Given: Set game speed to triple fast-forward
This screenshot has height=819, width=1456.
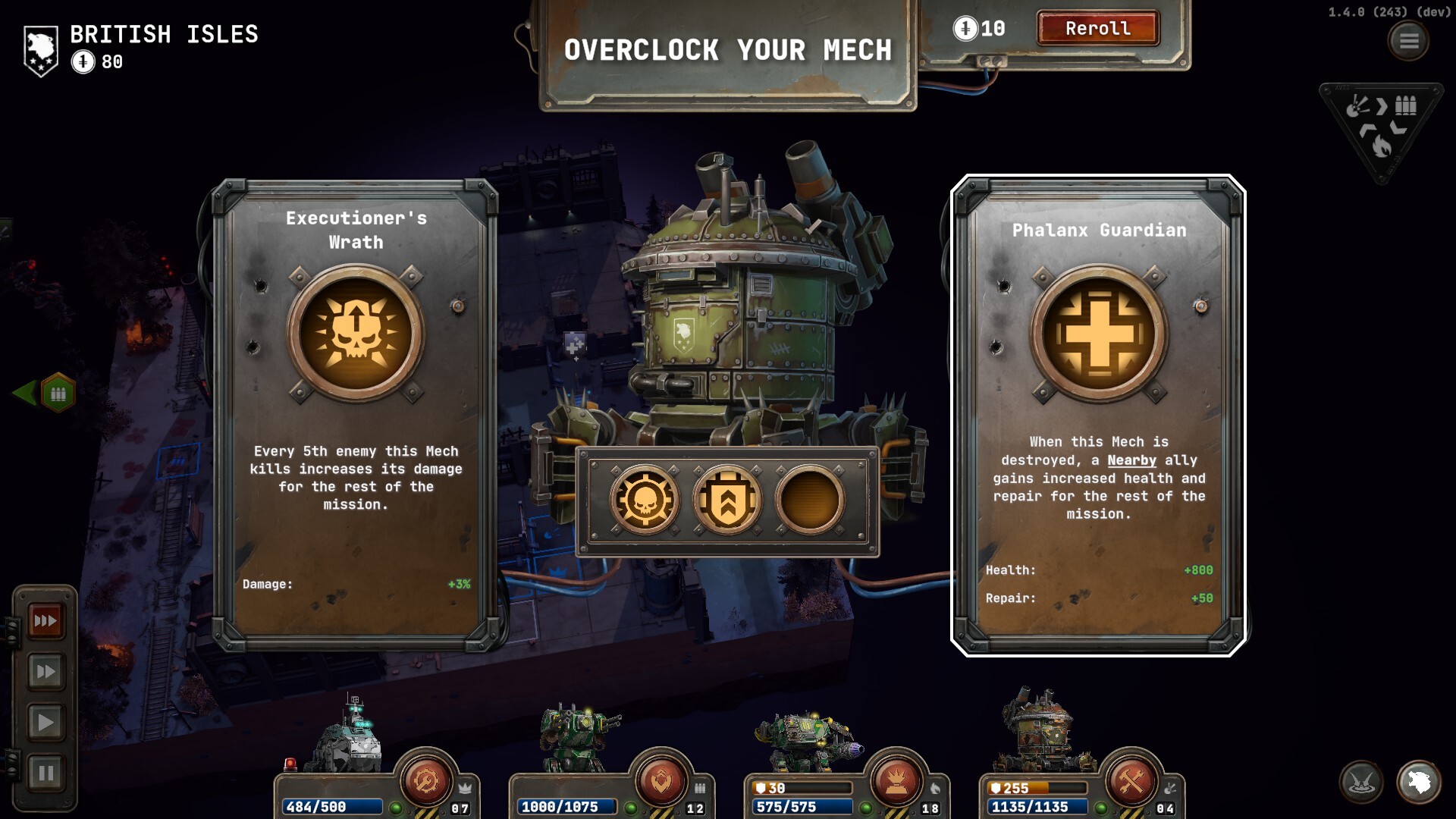Looking at the screenshot, I should pyautogui.click(x=45, y=621).
